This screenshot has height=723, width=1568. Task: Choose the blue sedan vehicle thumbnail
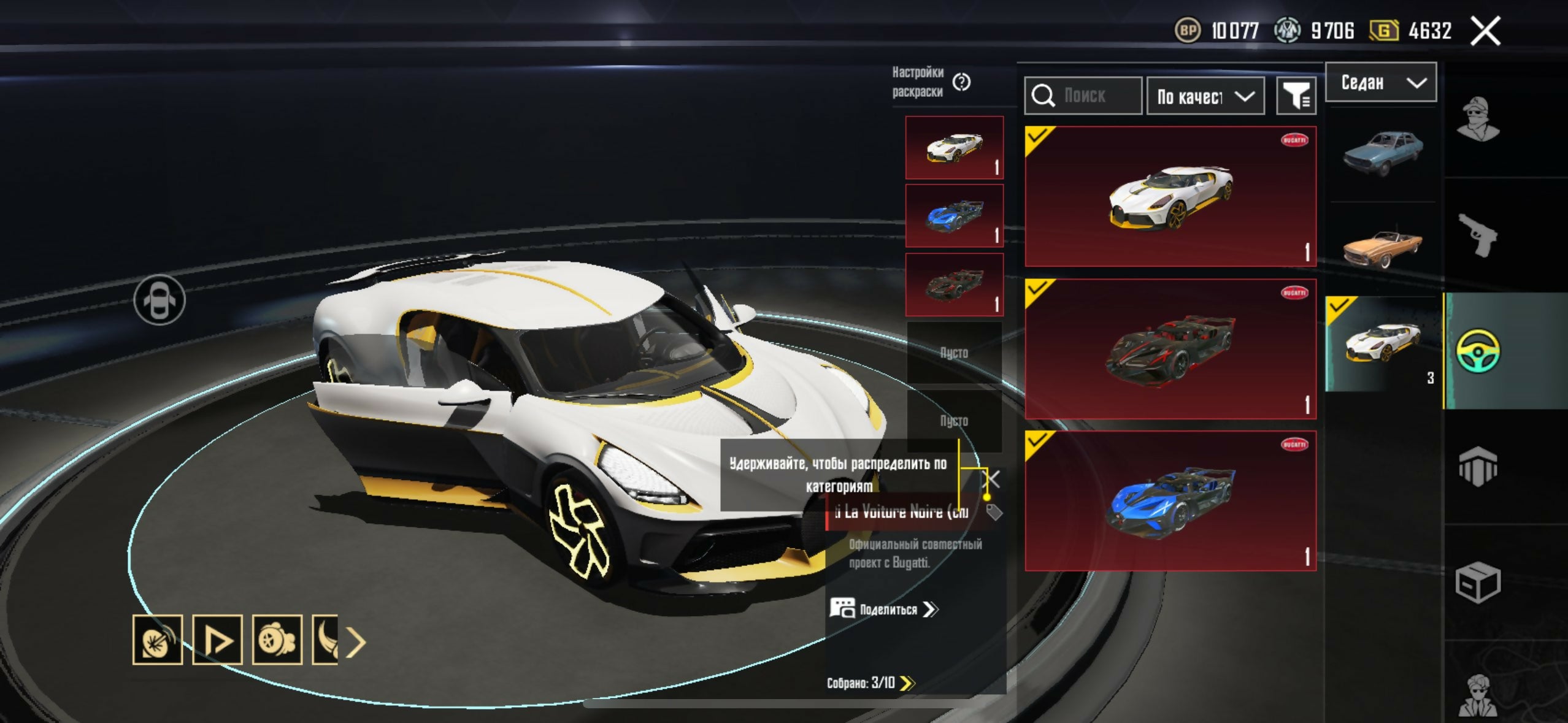(1382, 152)
